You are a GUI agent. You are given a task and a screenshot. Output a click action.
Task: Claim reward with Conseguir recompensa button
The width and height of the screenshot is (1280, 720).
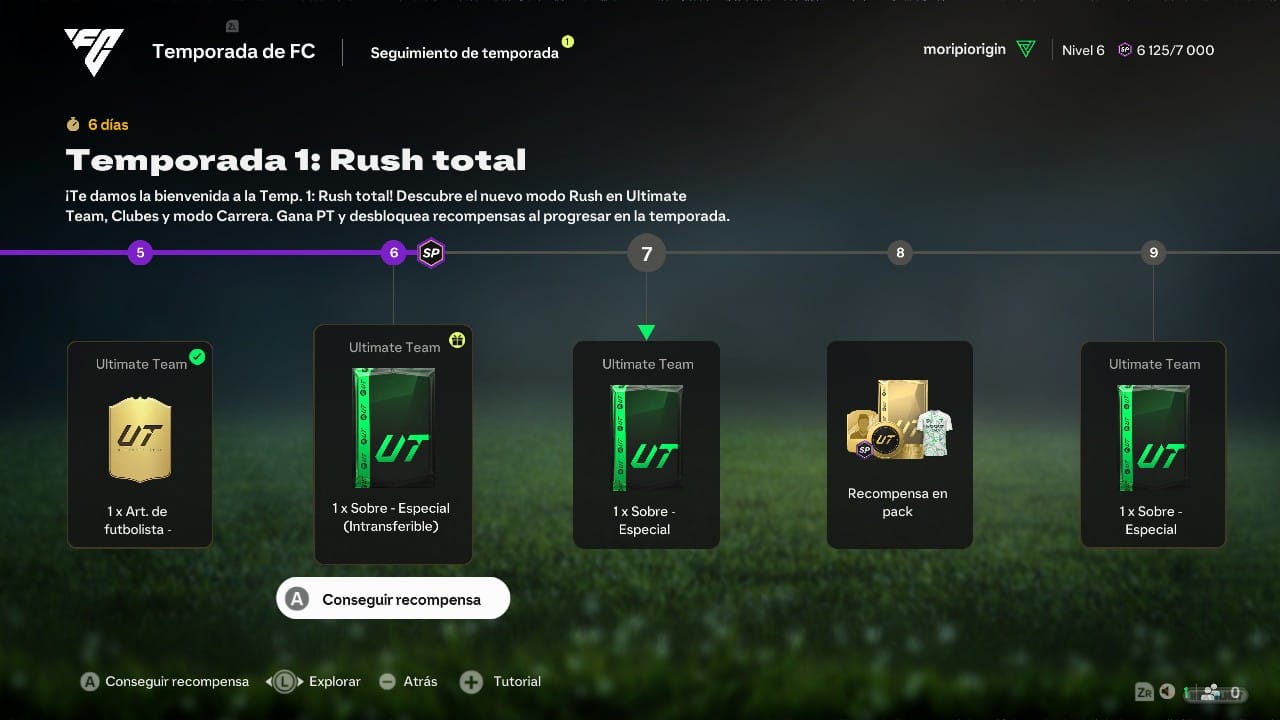pos(393,599)
